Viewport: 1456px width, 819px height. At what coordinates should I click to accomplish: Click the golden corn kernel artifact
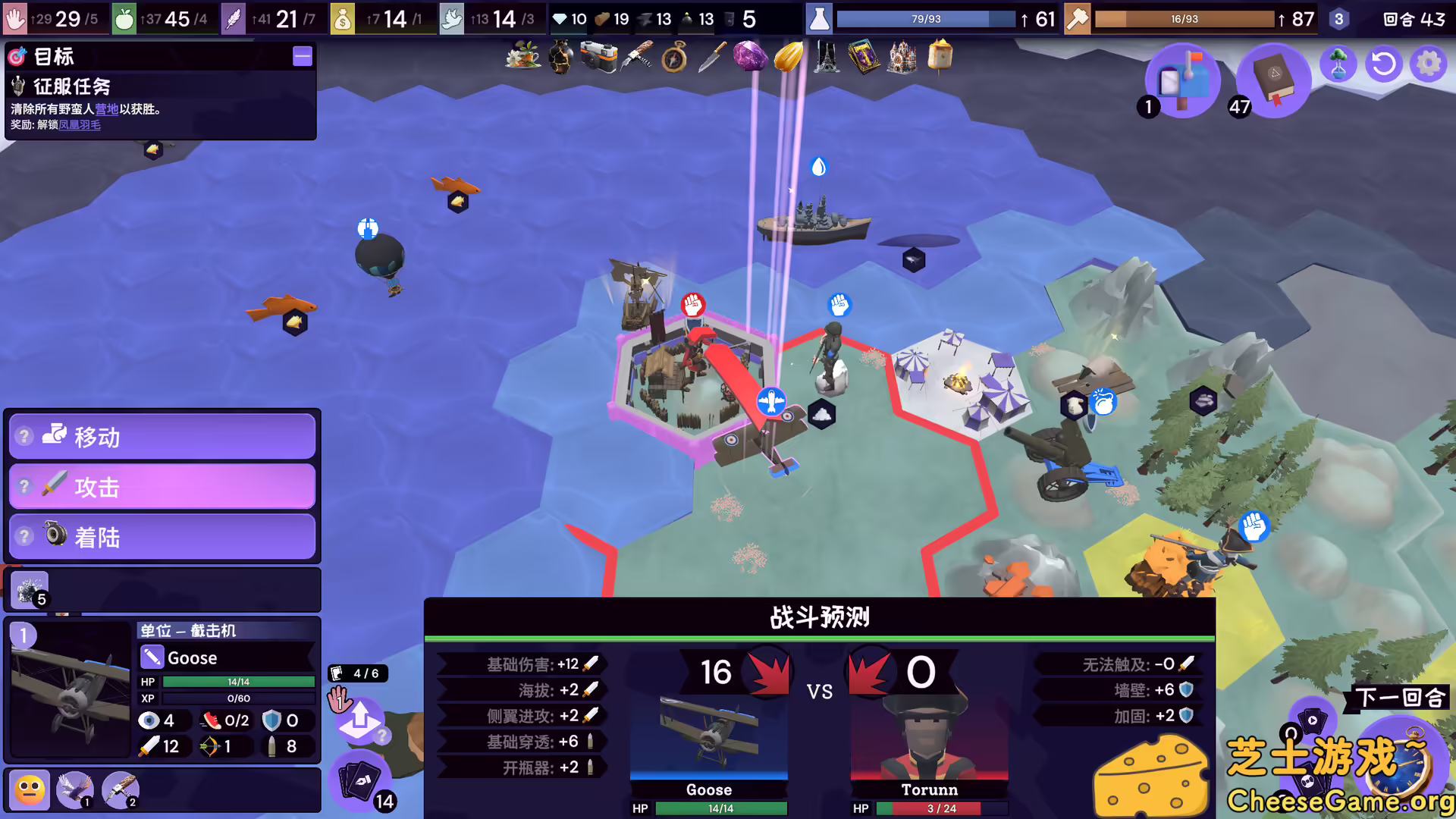789,55
